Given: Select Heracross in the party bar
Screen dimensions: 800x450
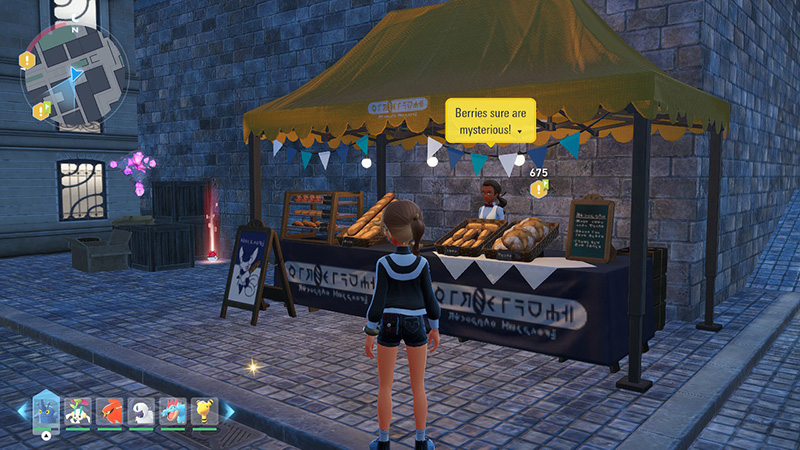Looking at the screenshot, I should 46,410.
